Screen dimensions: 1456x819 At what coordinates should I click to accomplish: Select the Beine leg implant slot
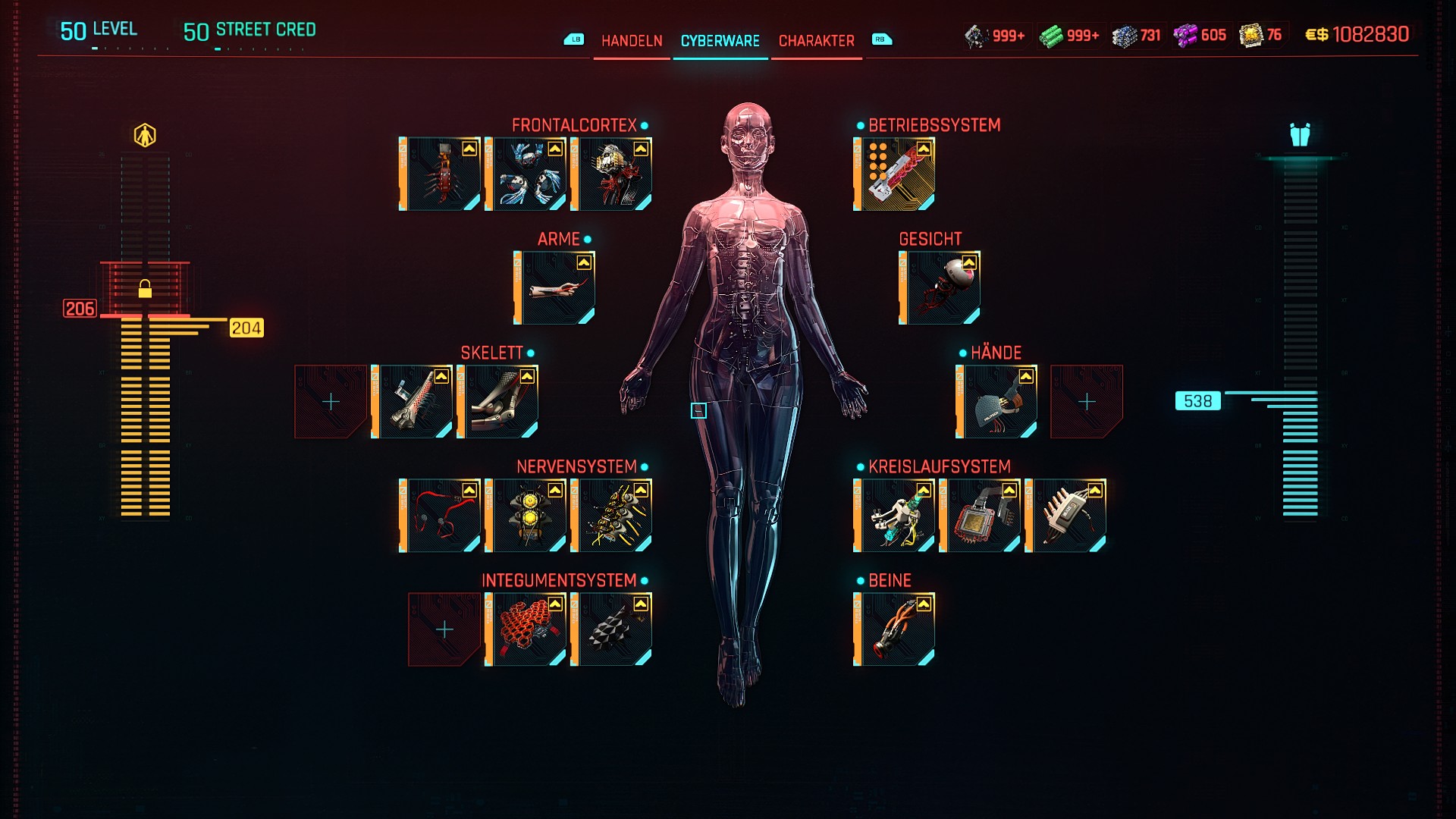pos(895,629)
